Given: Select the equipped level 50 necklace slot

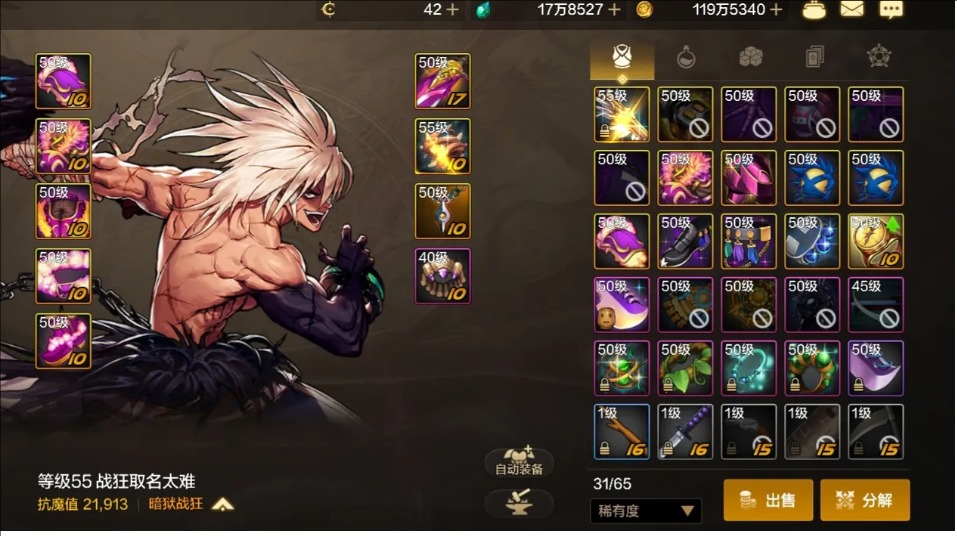Looking at the screenshot, I should (x=443, y=212).
